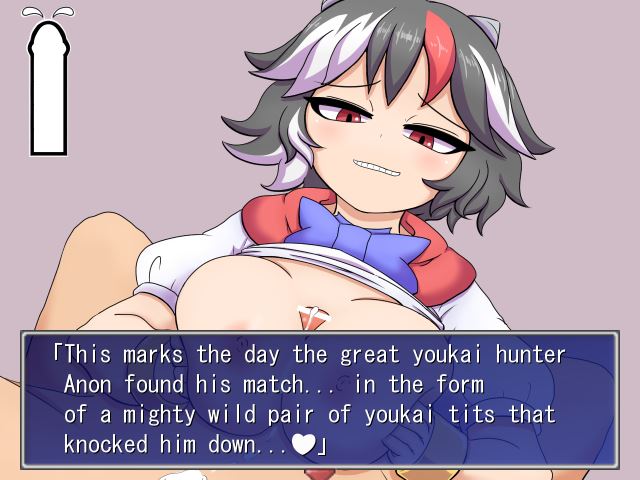
Task: Click the blue dialogue box to advance
Action: (320, 400)
